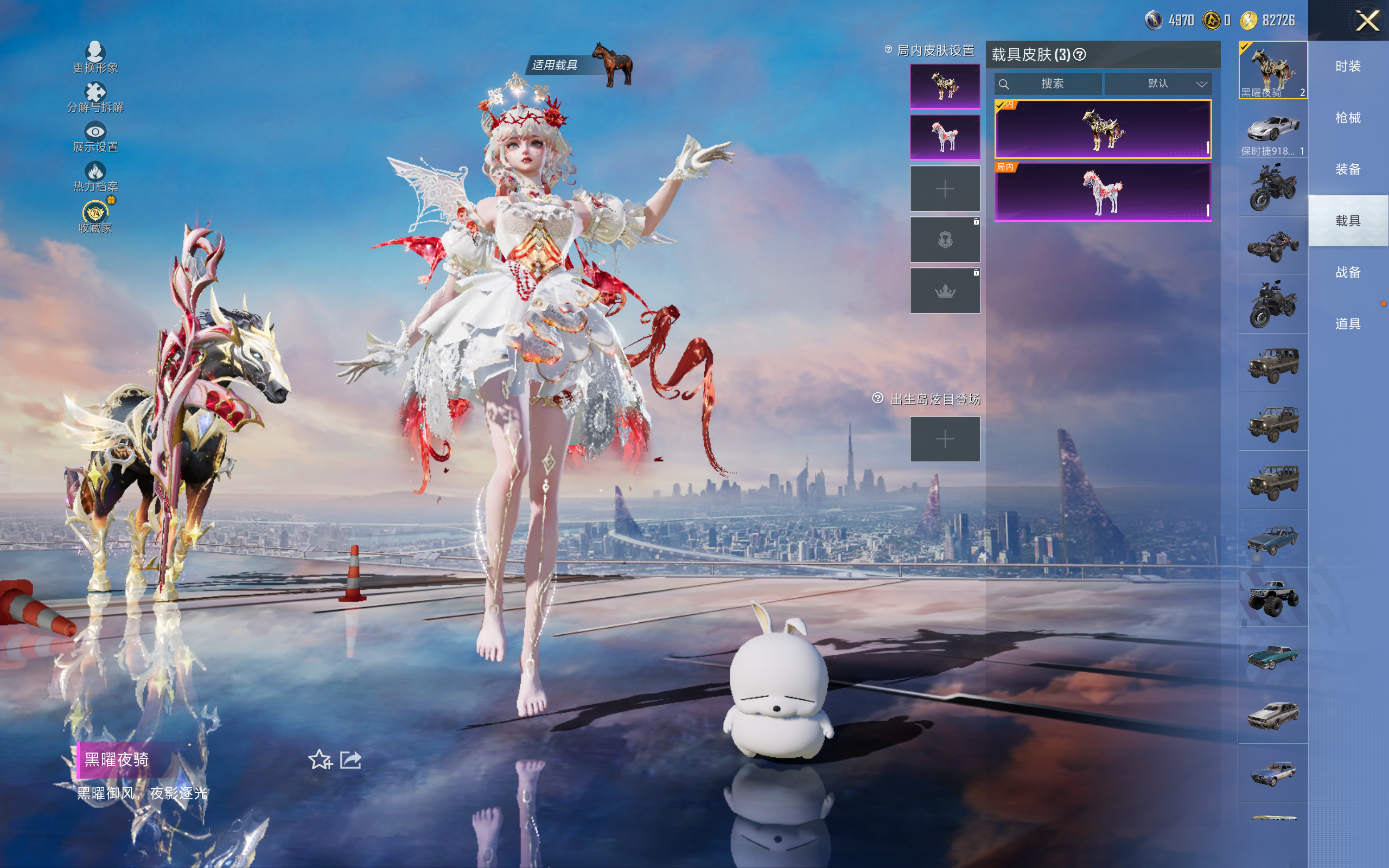The width and height of the screenshot is (1389, 868).
Task: Switch to the 战备 tab
Action: [1348, 272]
